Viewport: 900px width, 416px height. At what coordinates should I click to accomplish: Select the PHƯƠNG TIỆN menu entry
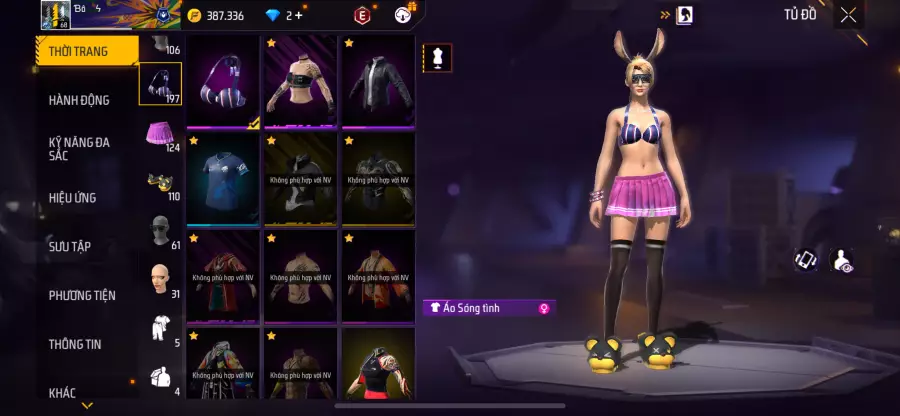(x=82, y=295)
